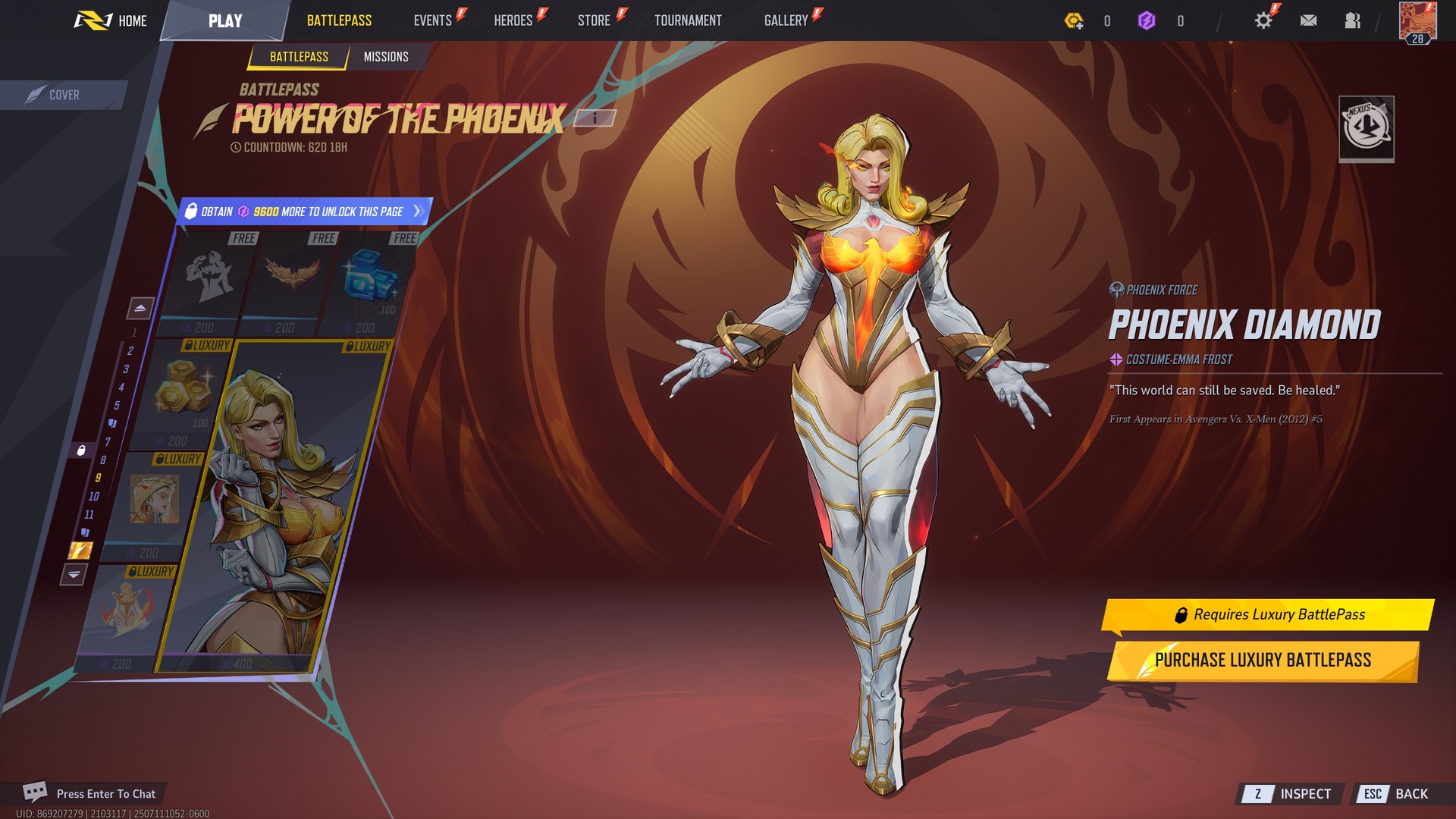Visit the Store
Viewport: 1456px width, 819px height.
(x=594, y=20)
